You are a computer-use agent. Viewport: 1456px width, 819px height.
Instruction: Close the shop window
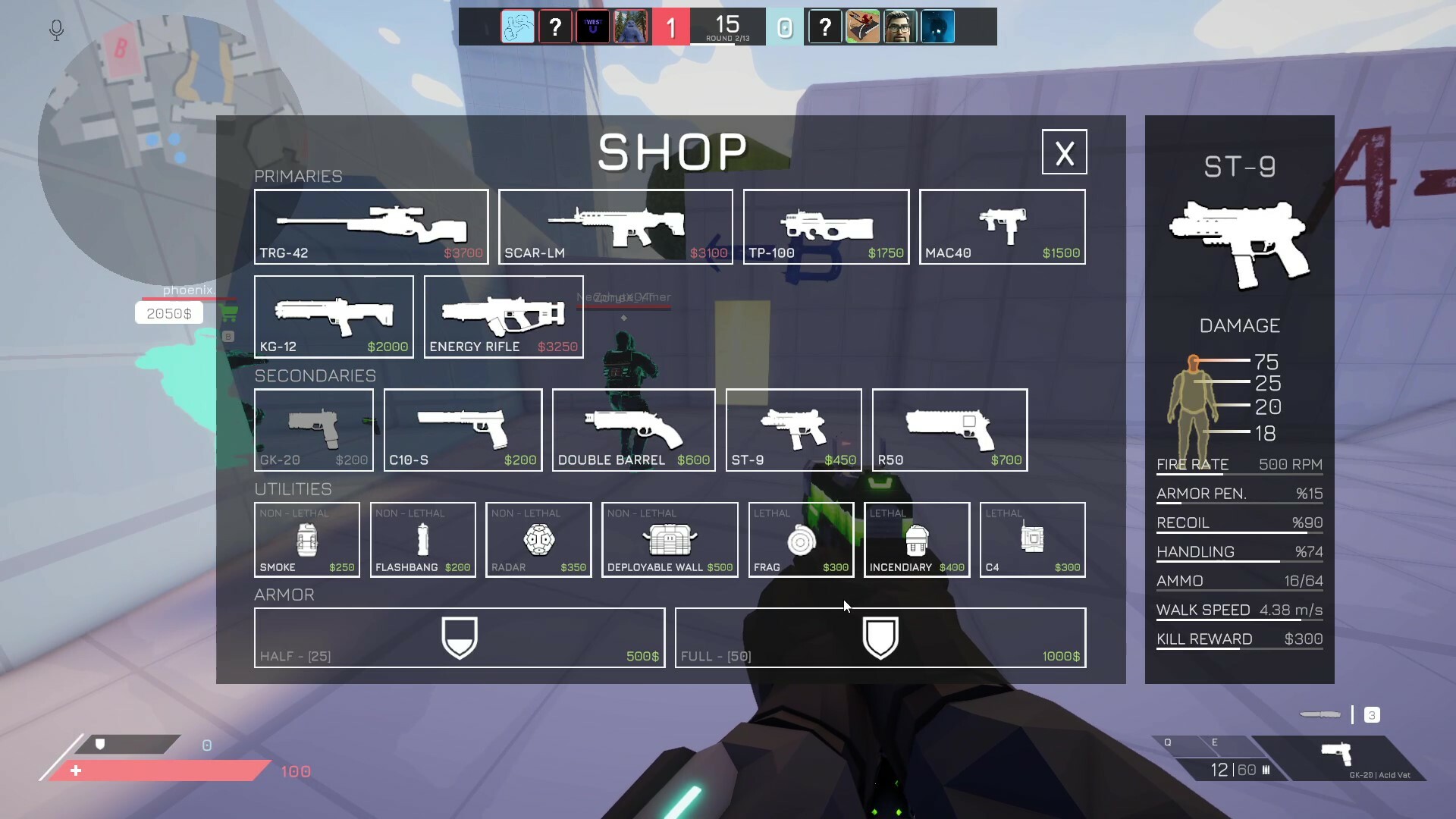pyautogui.click(x=1064, y=152)
